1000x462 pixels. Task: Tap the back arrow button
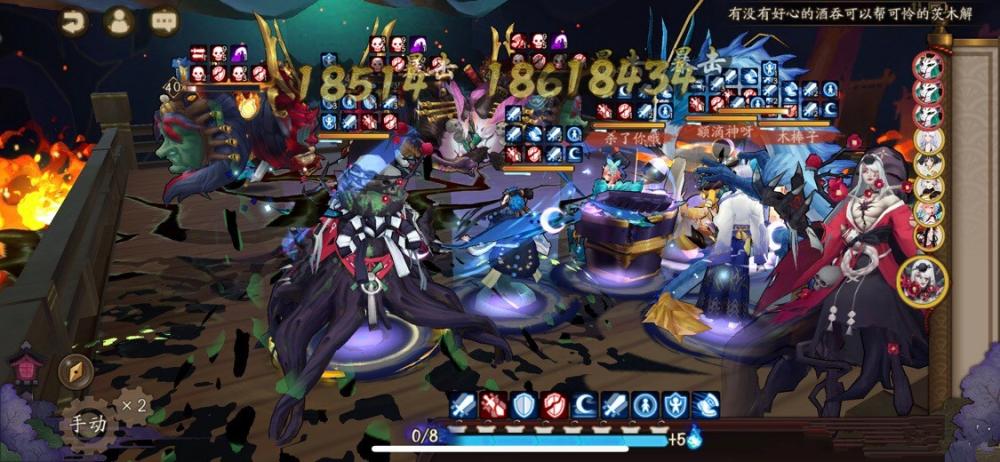coord(74,21)
